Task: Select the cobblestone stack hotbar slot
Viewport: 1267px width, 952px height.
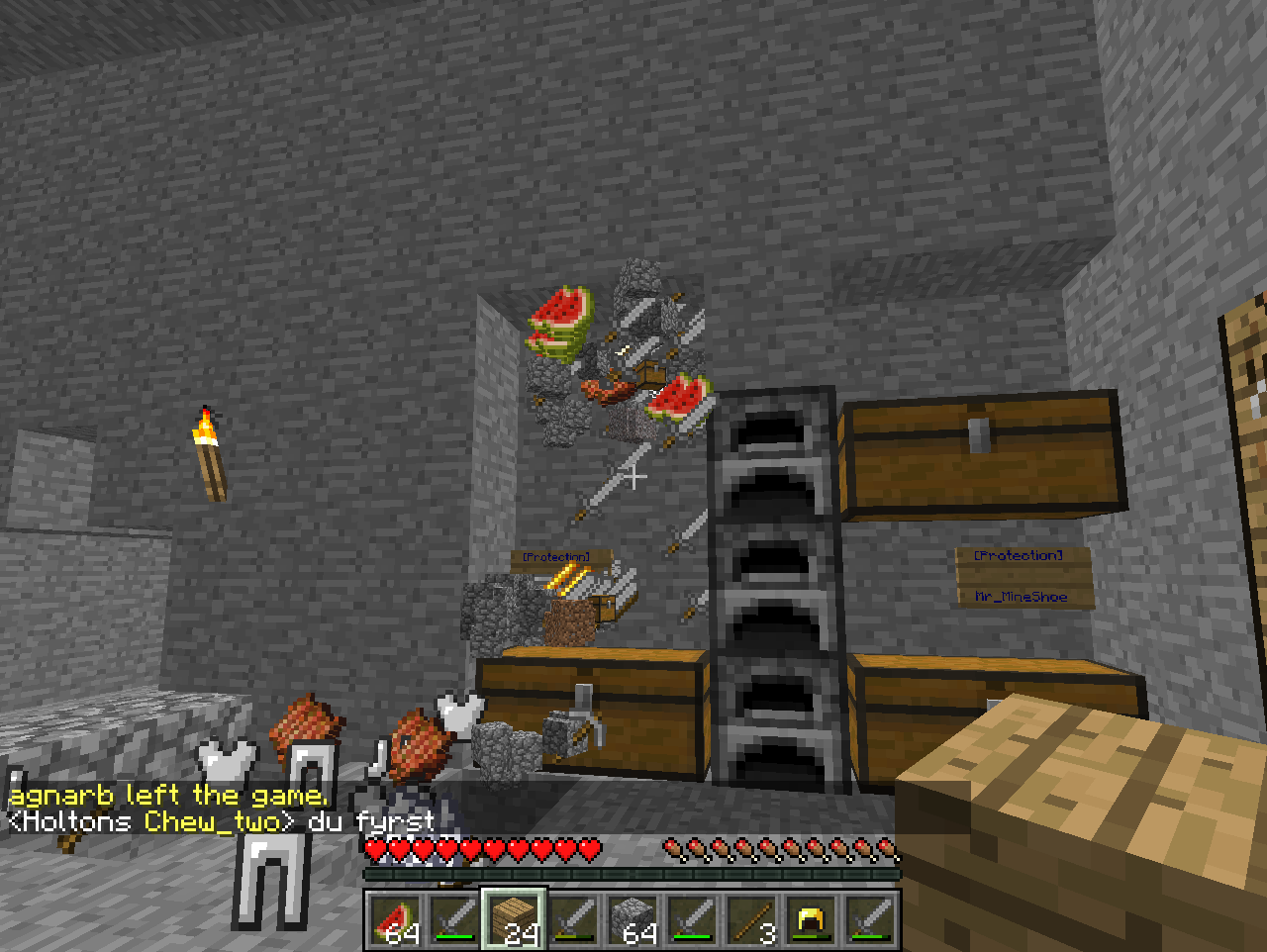Action: tap(633, 919)
